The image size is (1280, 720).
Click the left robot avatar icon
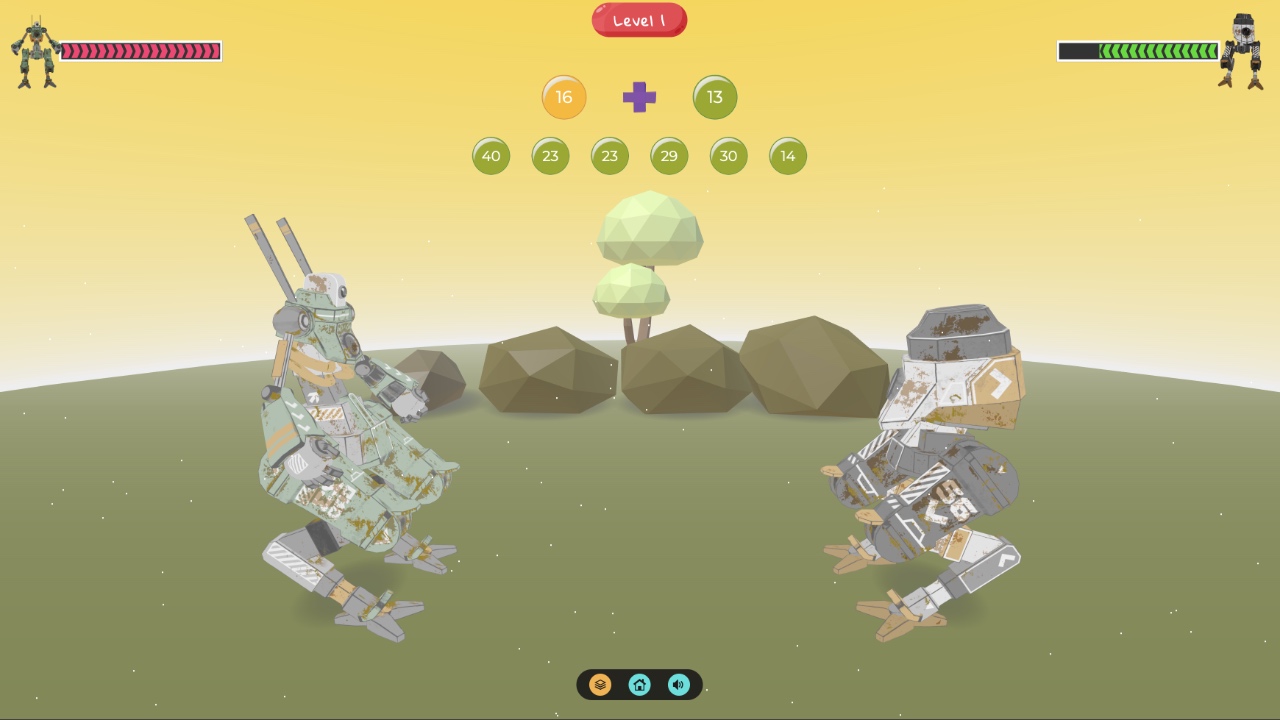point(33,47)
